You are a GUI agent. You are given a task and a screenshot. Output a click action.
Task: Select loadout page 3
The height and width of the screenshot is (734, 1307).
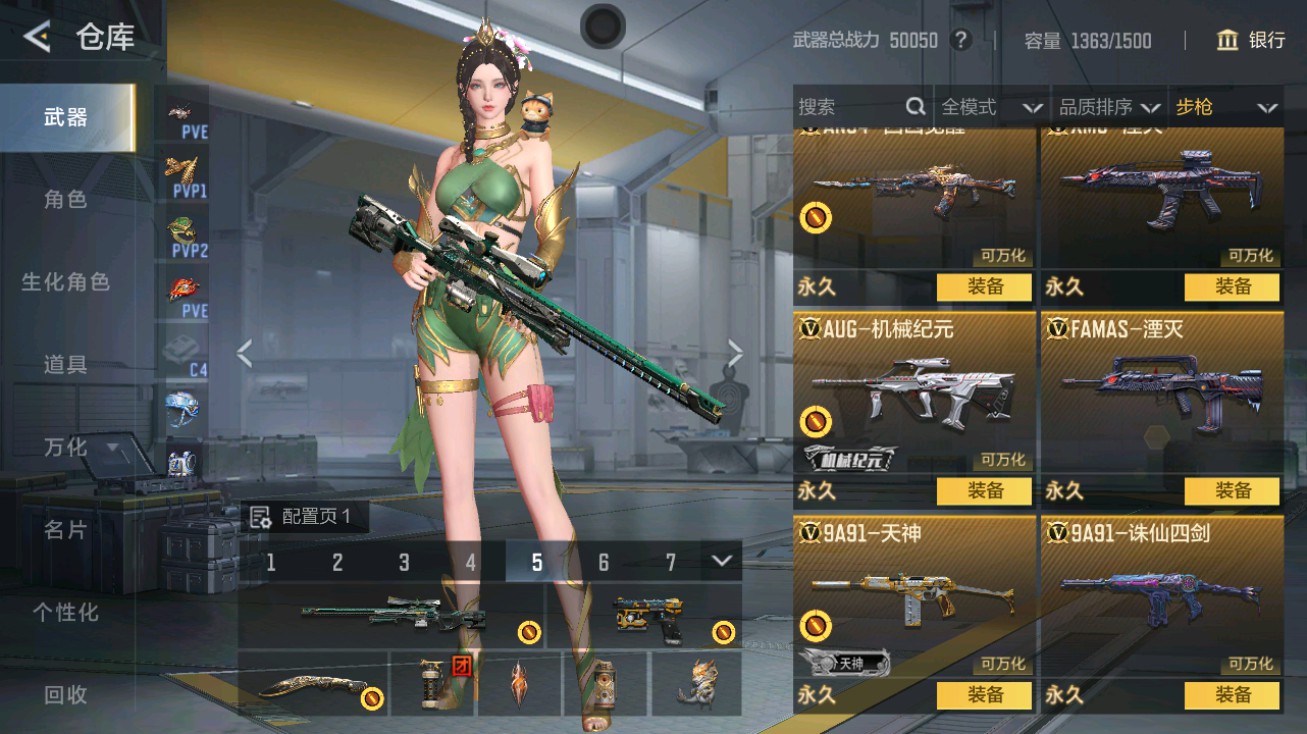404,562
